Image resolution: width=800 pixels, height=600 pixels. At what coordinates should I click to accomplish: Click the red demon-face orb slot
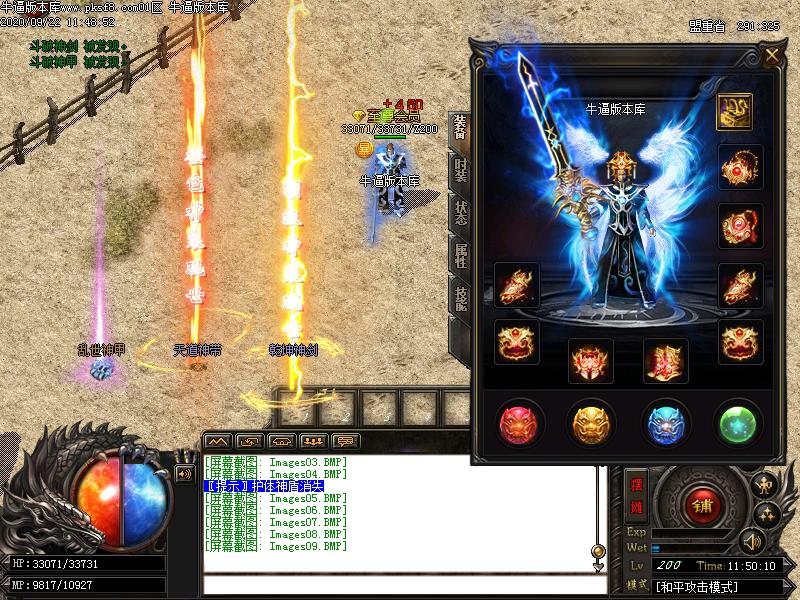(x=521, y=424)
